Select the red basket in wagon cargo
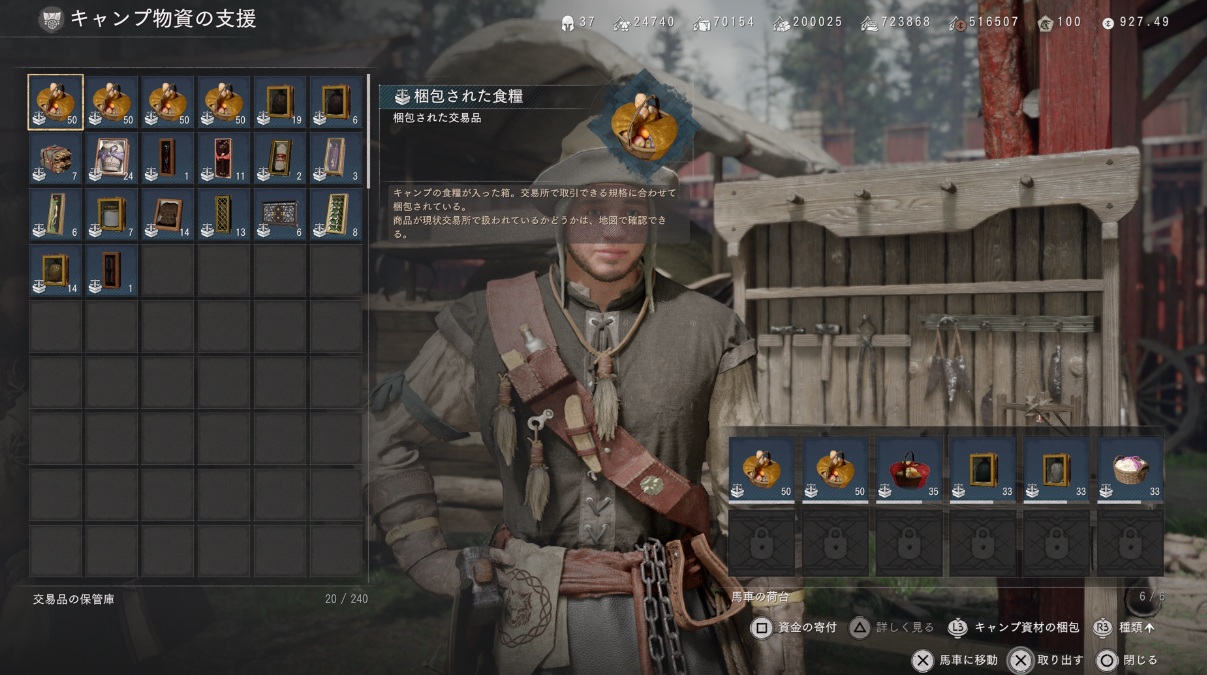 909,467
